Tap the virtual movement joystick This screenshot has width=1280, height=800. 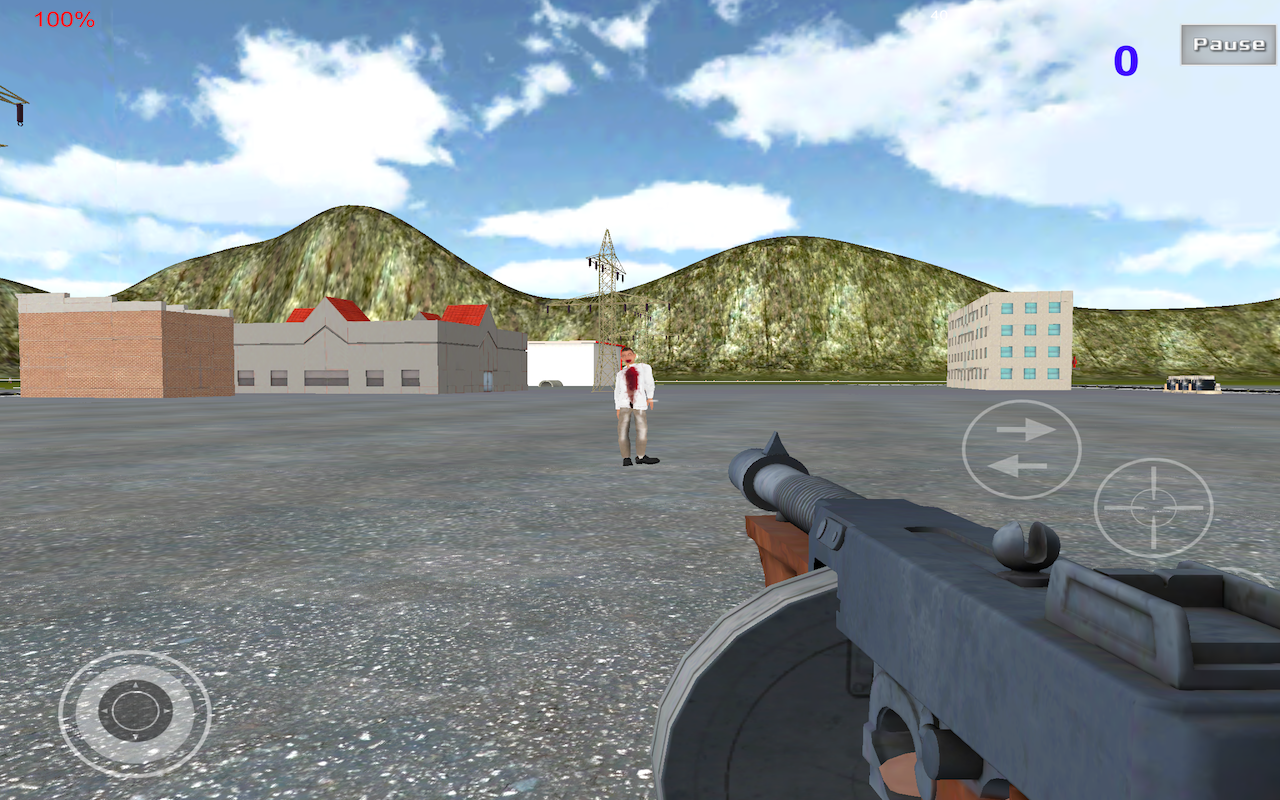pos(135,712)
